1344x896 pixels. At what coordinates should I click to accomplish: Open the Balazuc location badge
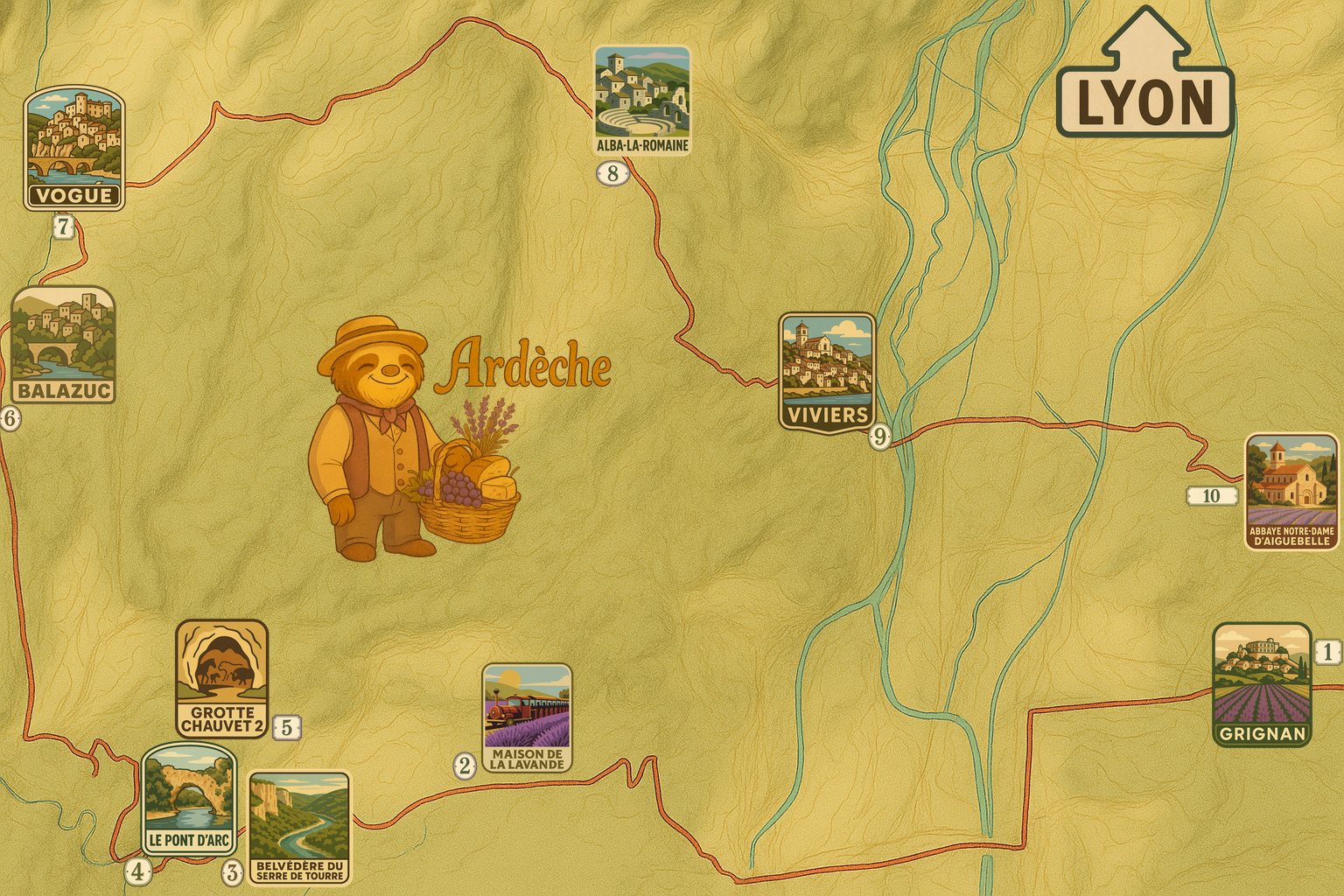coord(64,345)
